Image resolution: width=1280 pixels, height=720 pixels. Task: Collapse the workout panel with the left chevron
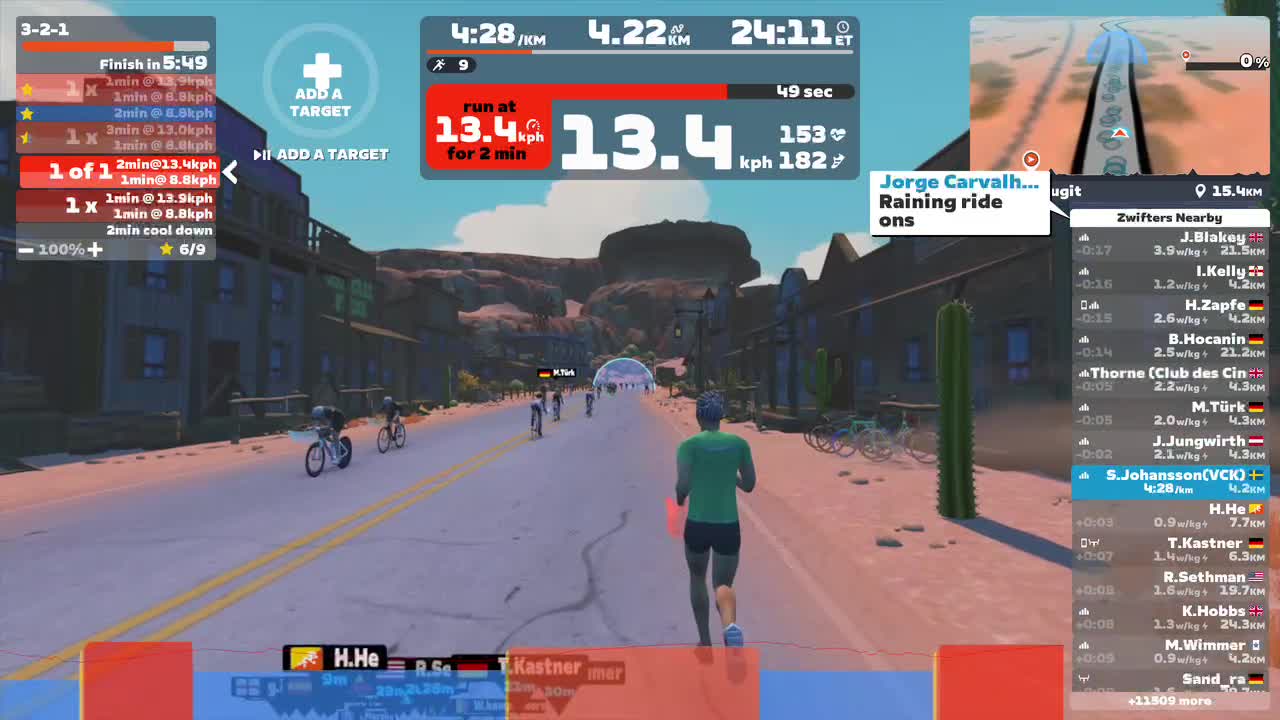(x=229, y=172)
